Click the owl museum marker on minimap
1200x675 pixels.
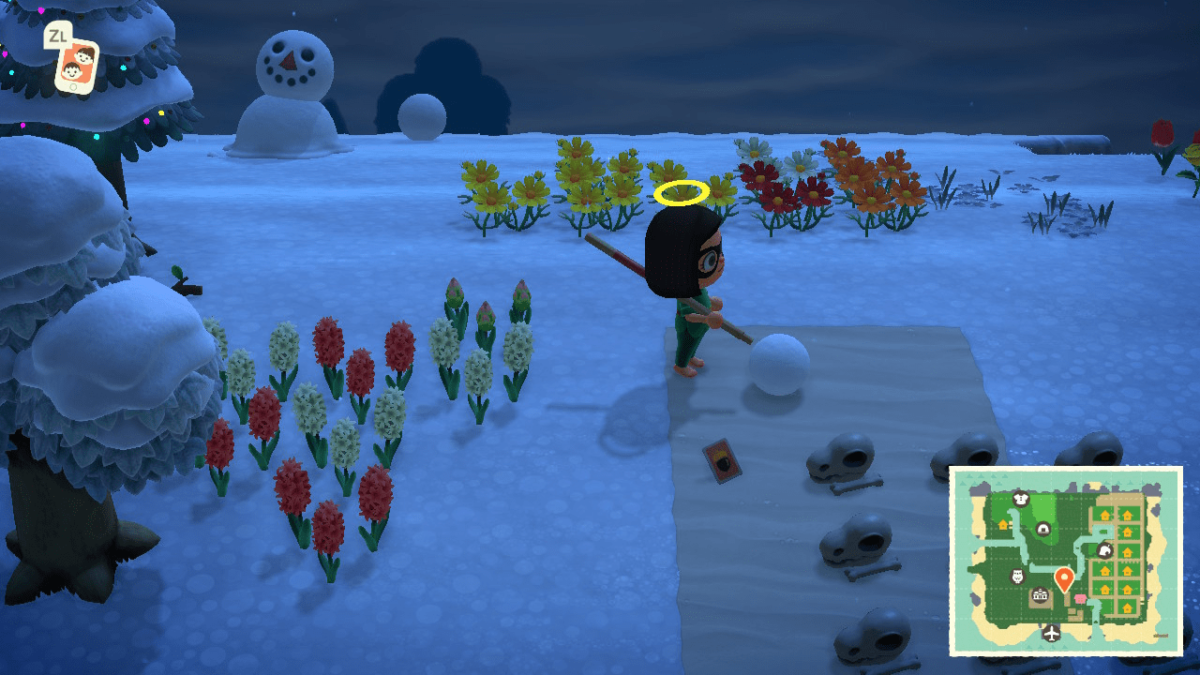pos(1018,576)
